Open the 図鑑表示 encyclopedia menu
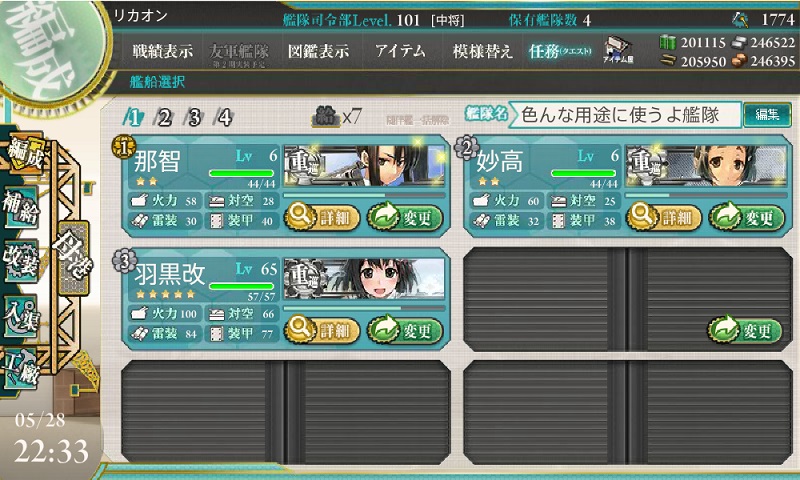800x480 pixels. click(x=318, y=51)
